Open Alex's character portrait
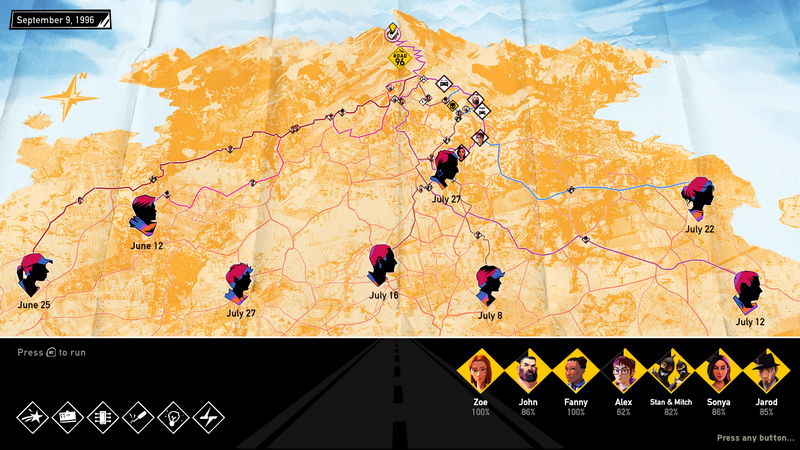 point(624,373)
